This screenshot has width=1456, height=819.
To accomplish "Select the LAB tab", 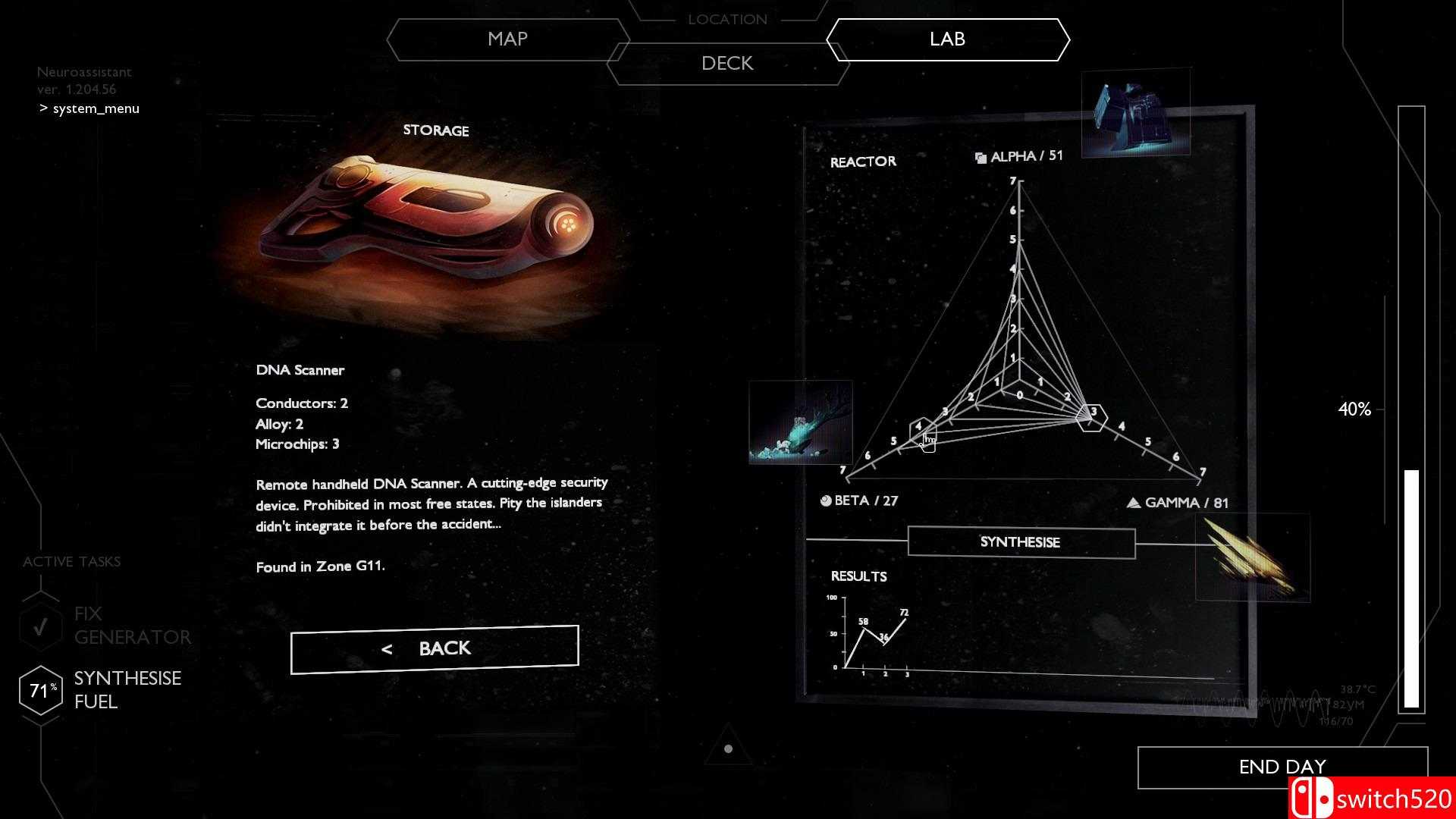I will point(947,39).
